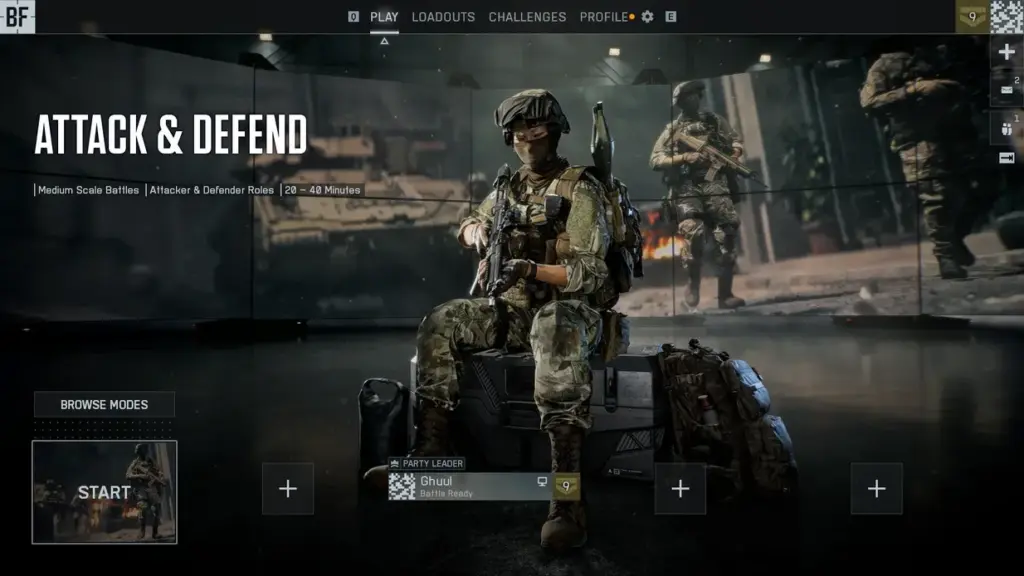Click the BF logo
The width and height of the screenshot is (1024, 576).
18,16
